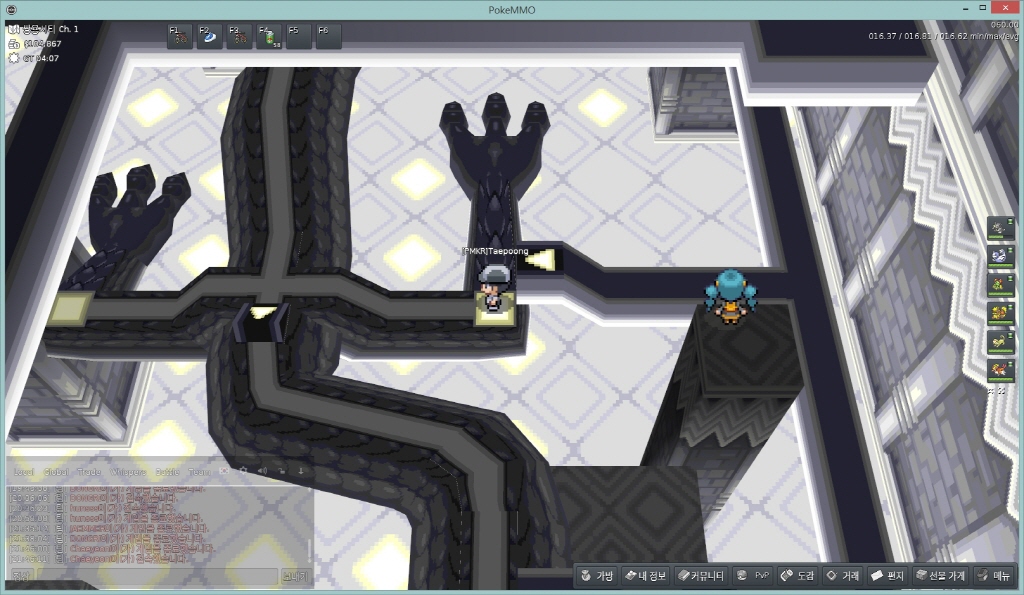Open the 커뮤니티 community panel
The width and height of the screenshot is (1024, 595).
701,576
